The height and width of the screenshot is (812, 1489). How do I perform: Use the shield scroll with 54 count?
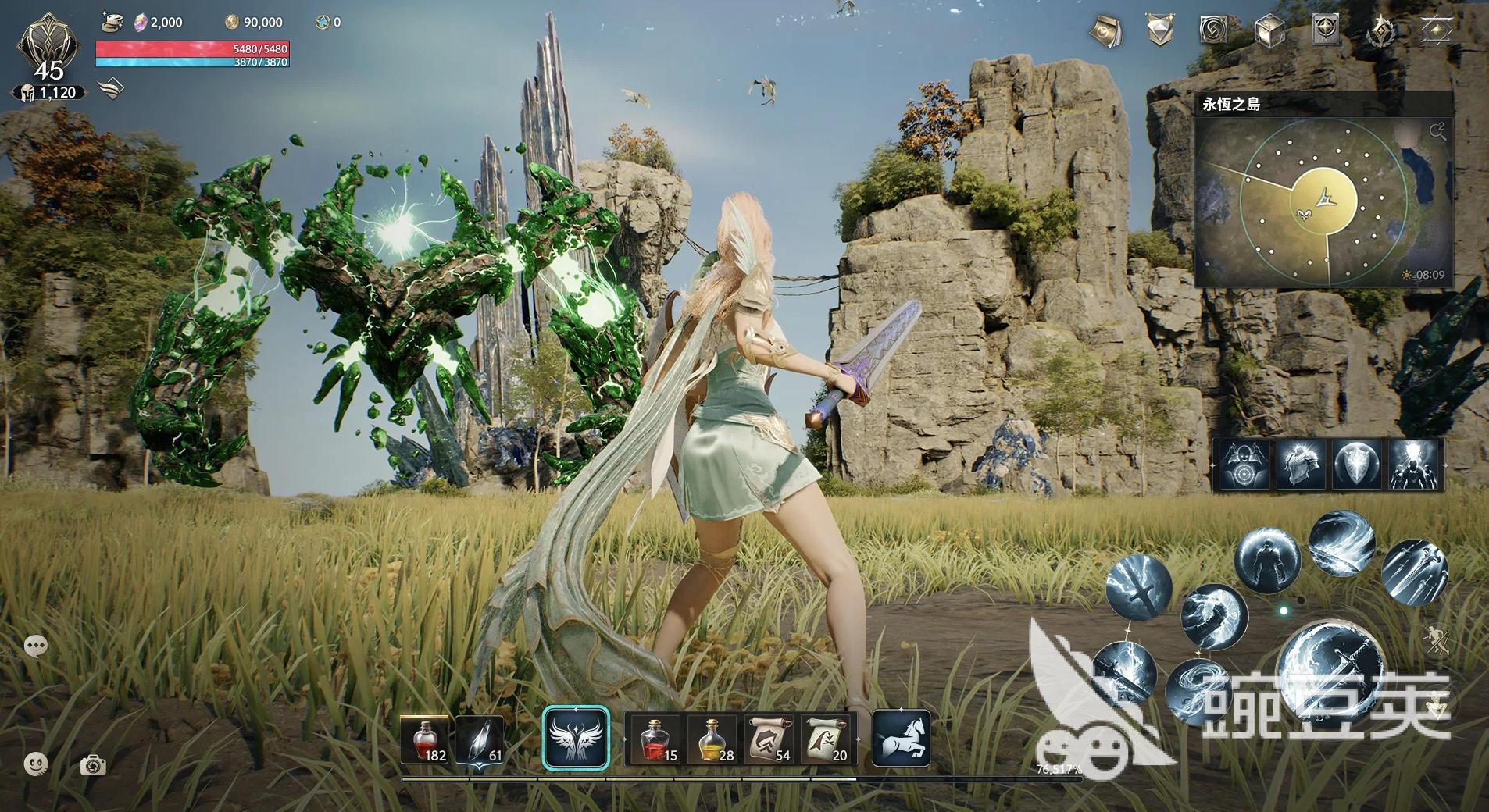point(768,739)
